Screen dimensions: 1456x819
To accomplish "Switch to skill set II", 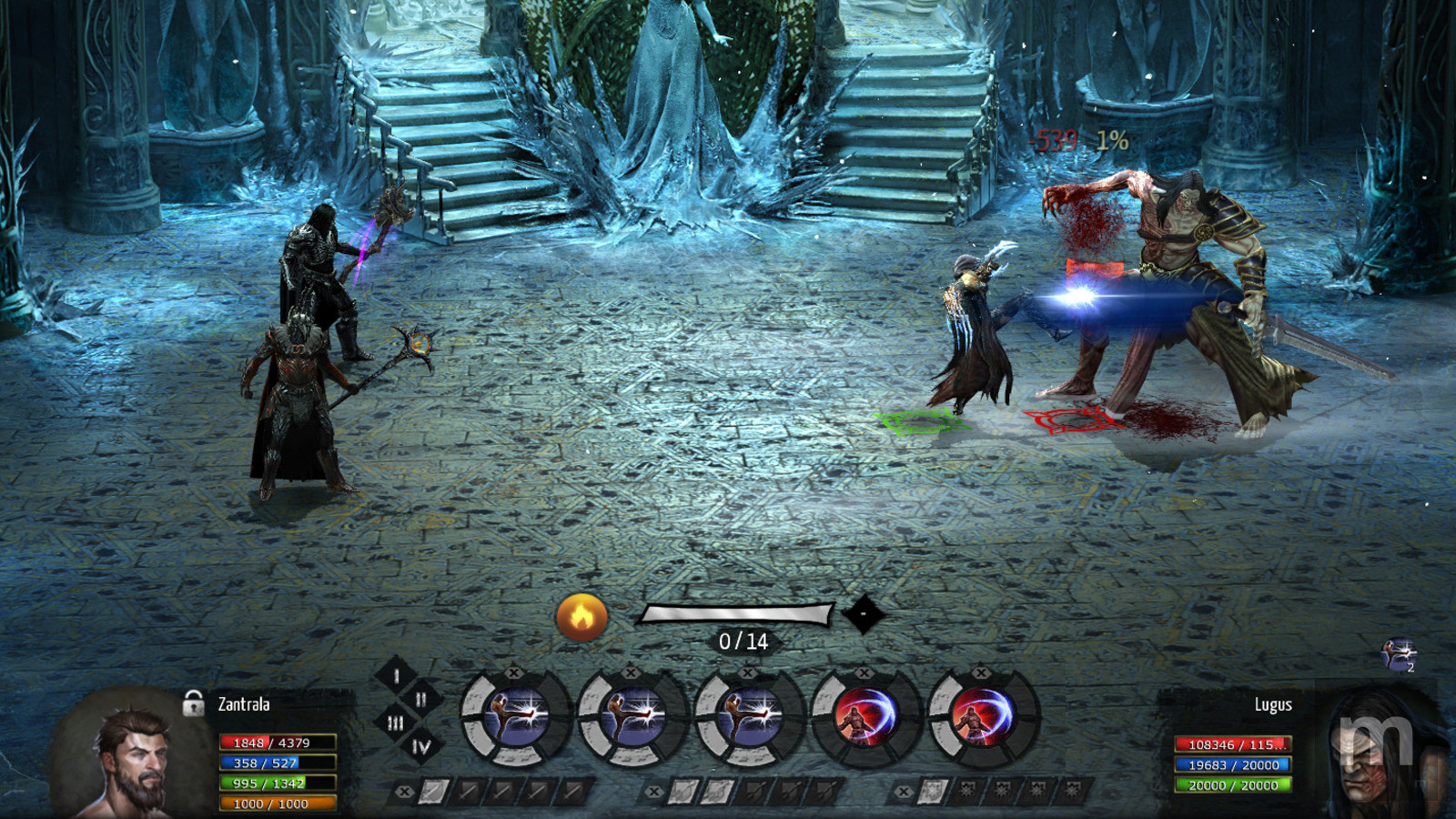I will point(420,699).
